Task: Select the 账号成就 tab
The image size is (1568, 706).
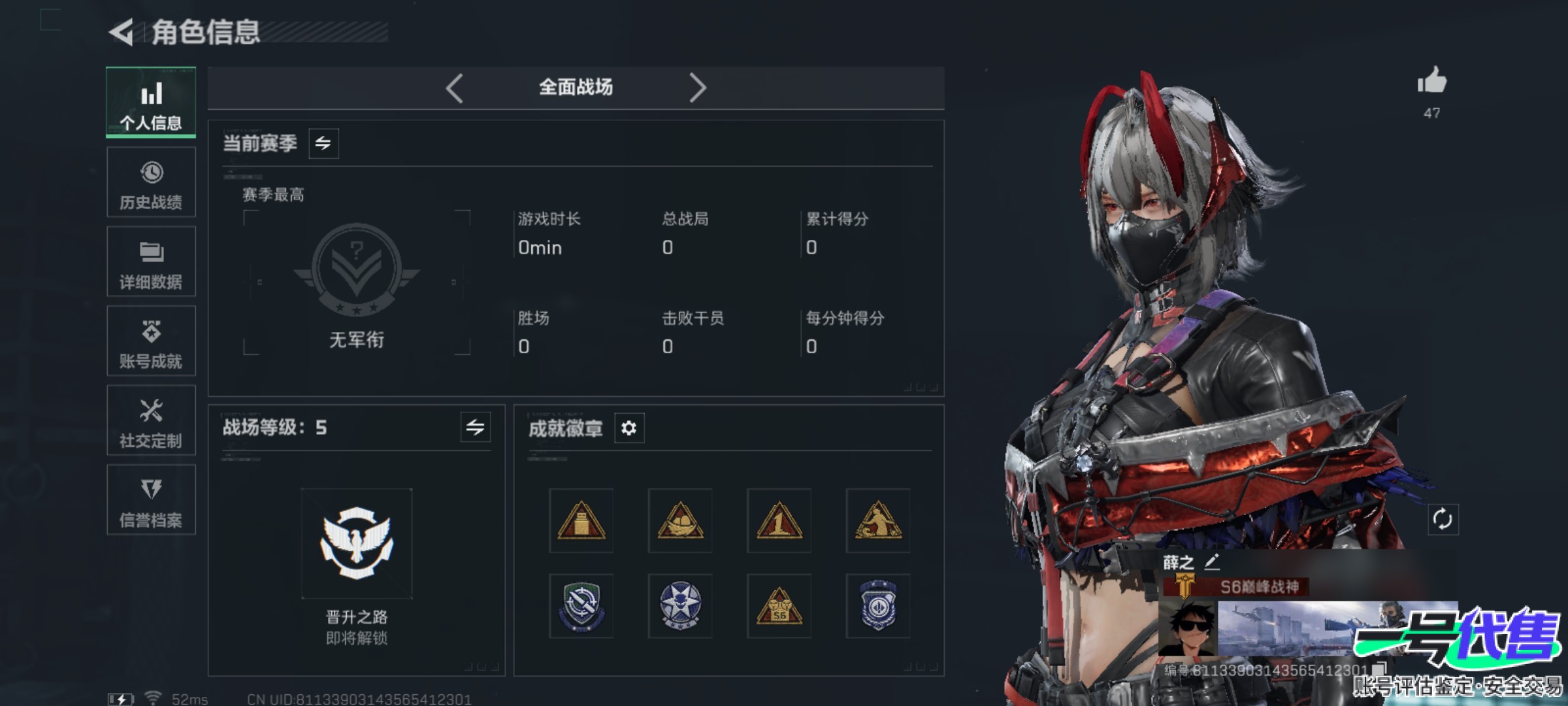Action: point(151,341)
